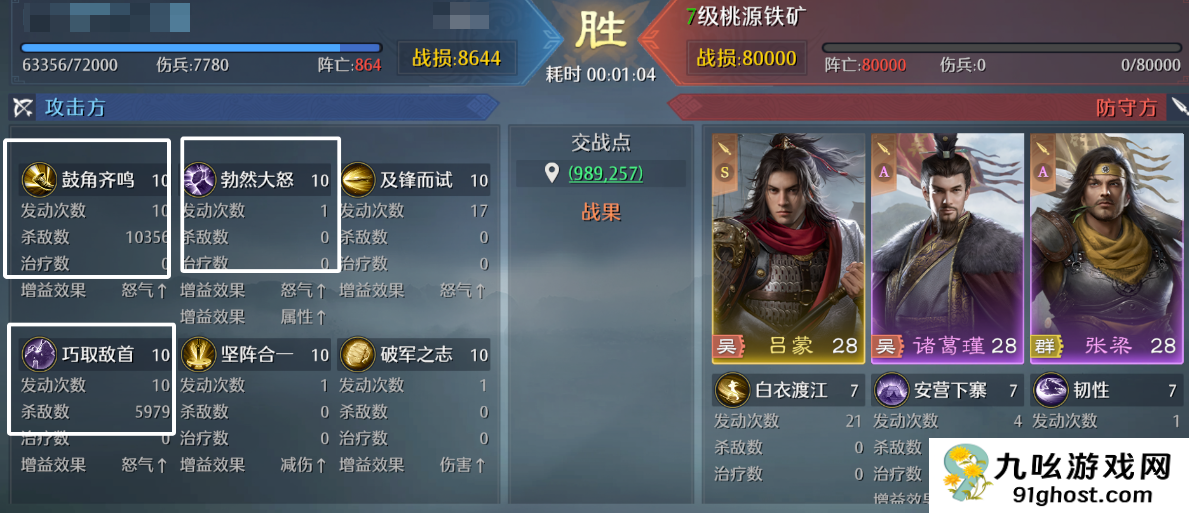Visit the 九玖游戏网 watermark logo
1189x513 pixels.
1058,475
